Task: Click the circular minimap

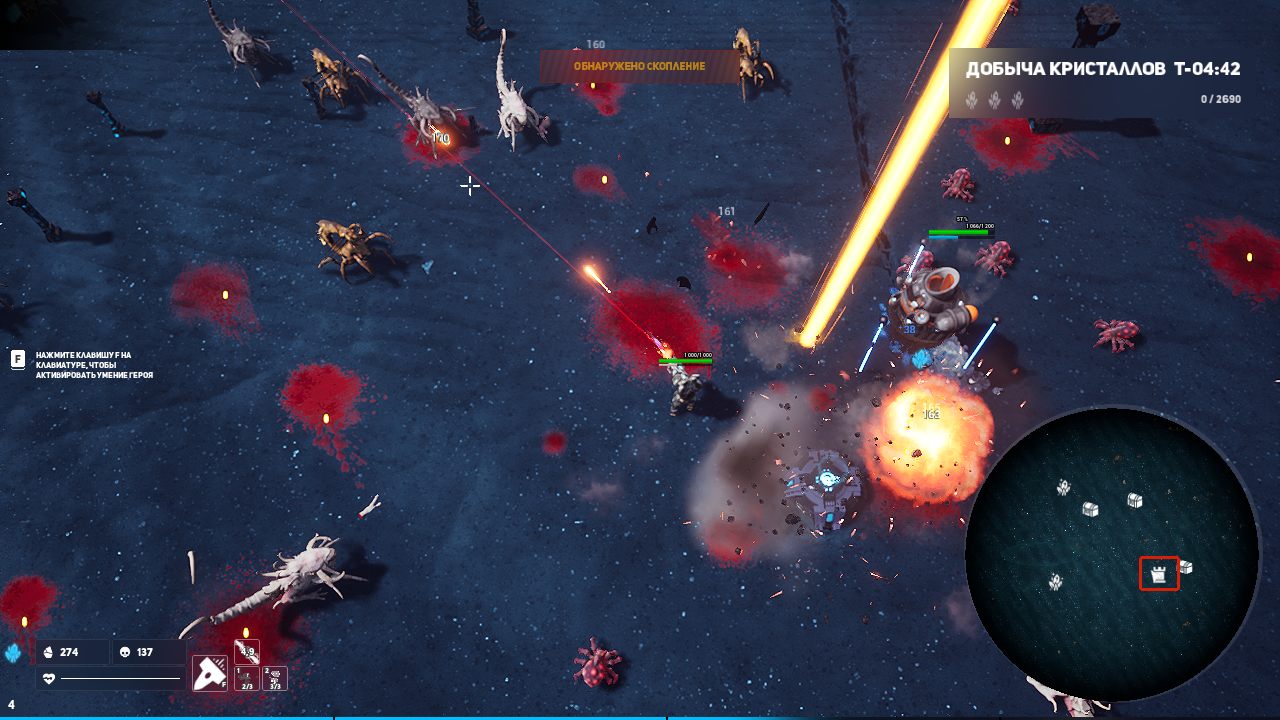Action: (1111, 553)
